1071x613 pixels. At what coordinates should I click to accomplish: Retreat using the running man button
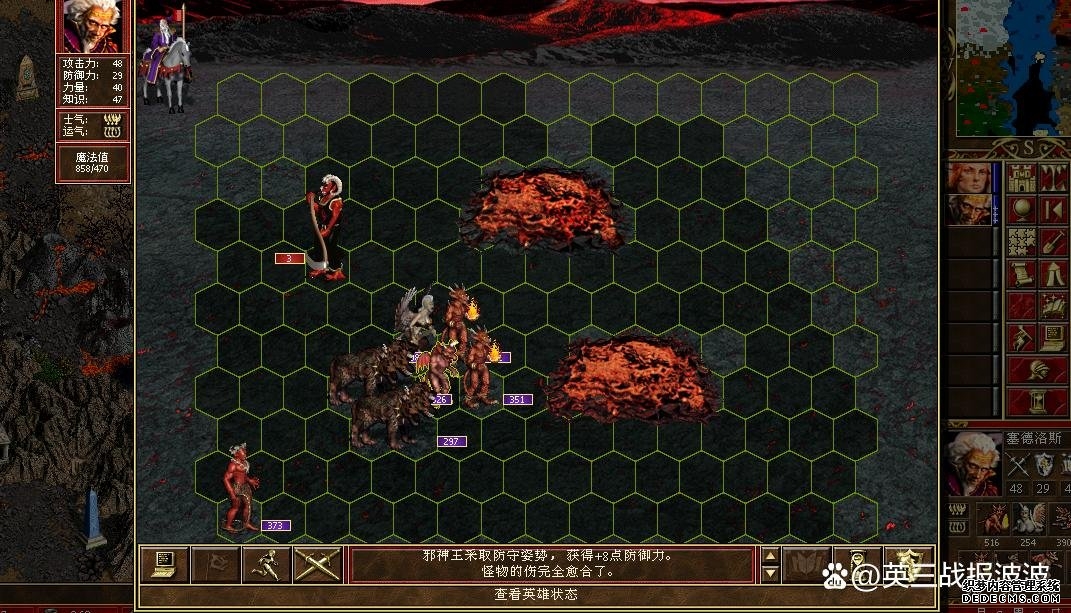click(x=266, y=564)
